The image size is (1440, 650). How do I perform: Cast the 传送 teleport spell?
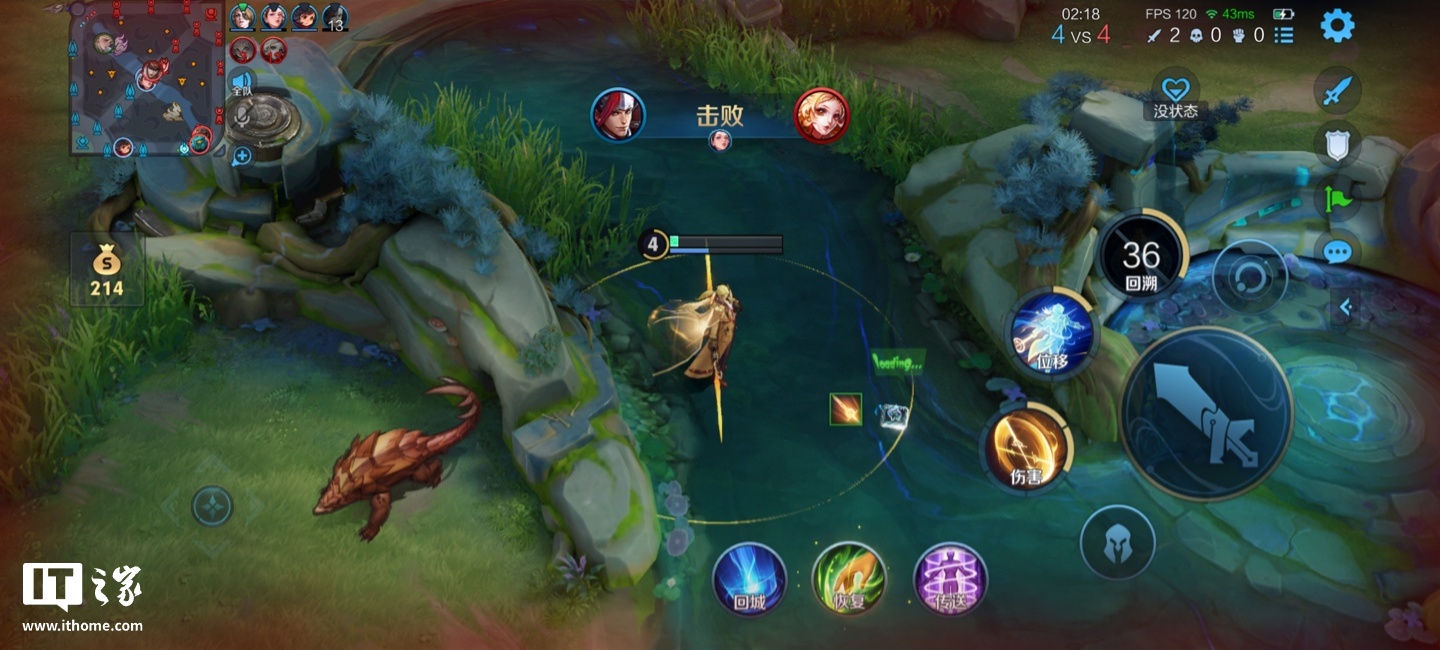950,579
